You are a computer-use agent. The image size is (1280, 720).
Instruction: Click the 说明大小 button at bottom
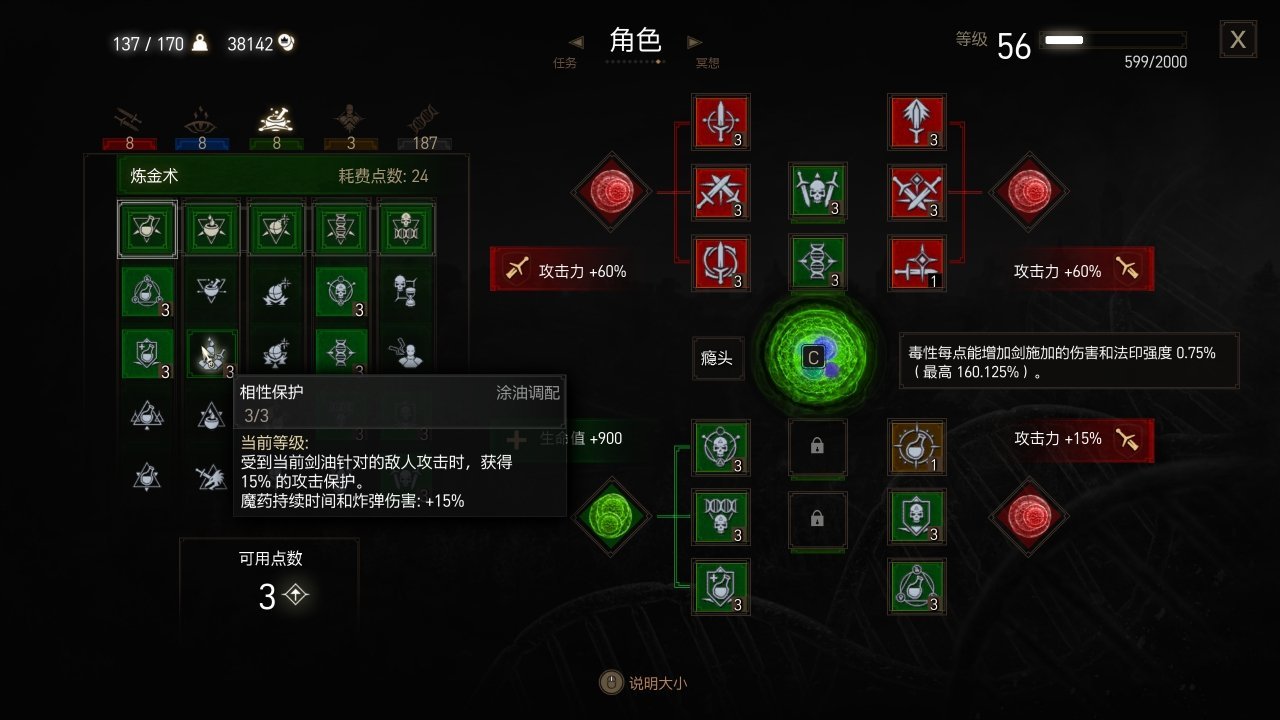tap(643, 685)
